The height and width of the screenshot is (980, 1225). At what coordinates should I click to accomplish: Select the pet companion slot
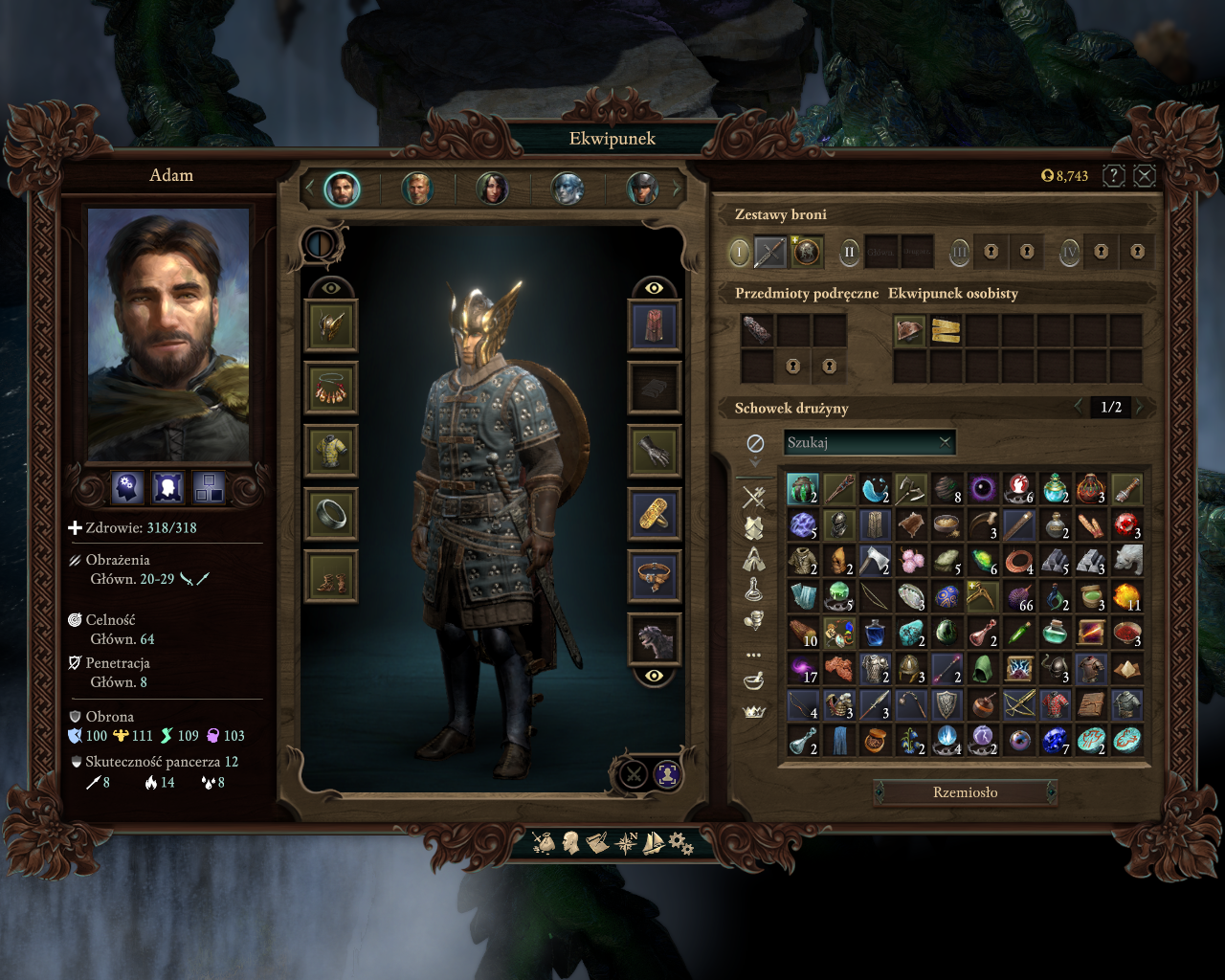pos(655,639)
